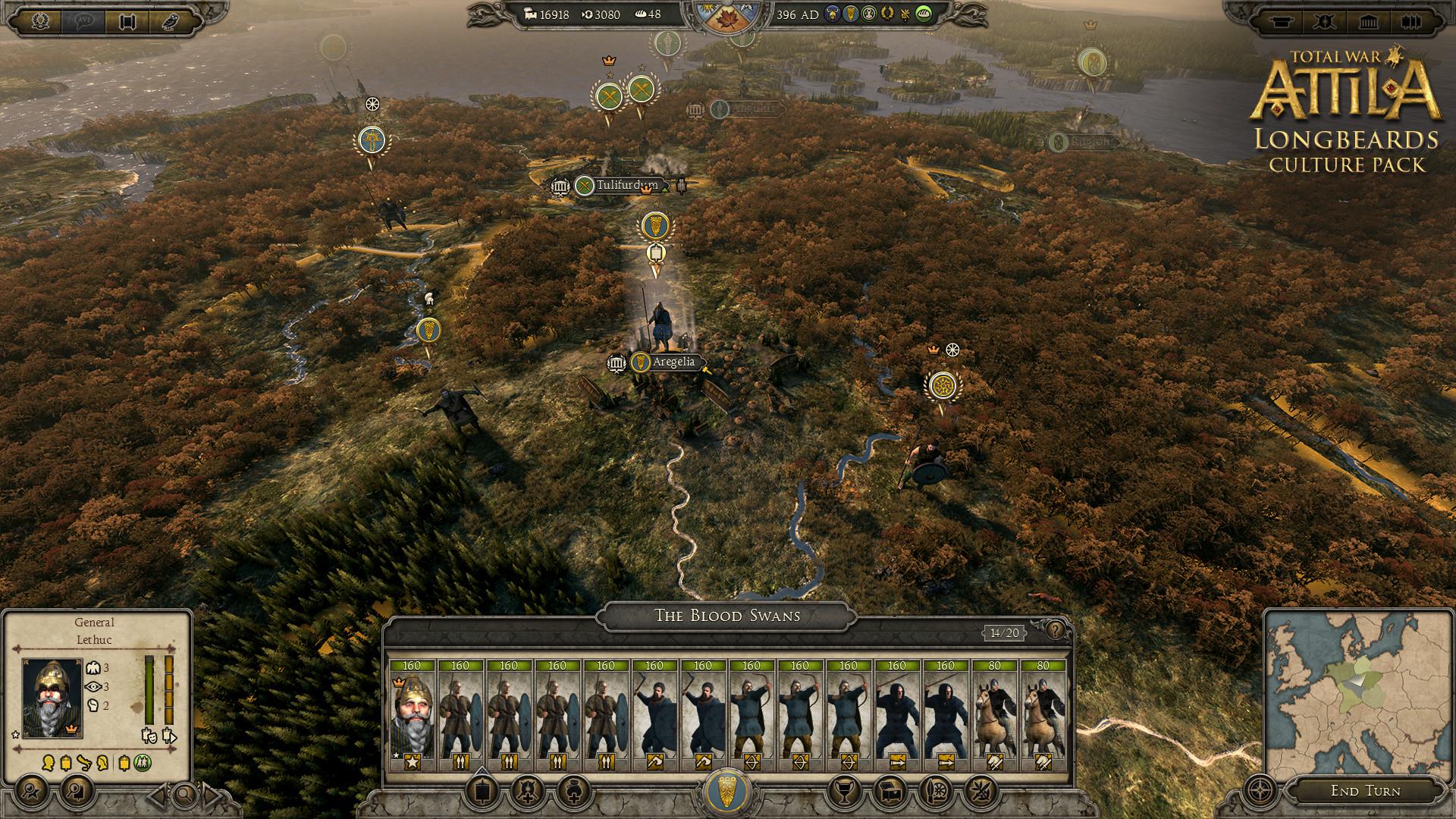
Task: Toggle the AVE advisor speech bubble
Action: [x=83, y=20]
